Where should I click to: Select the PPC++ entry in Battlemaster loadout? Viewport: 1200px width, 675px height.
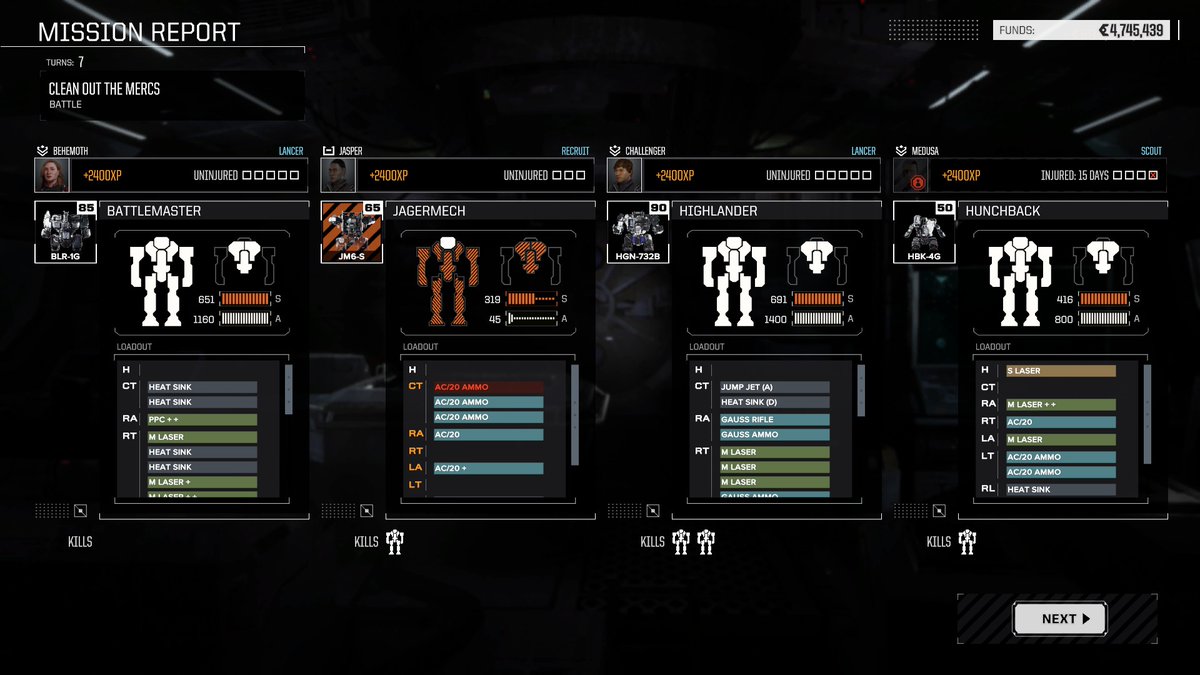click(202, 420)
